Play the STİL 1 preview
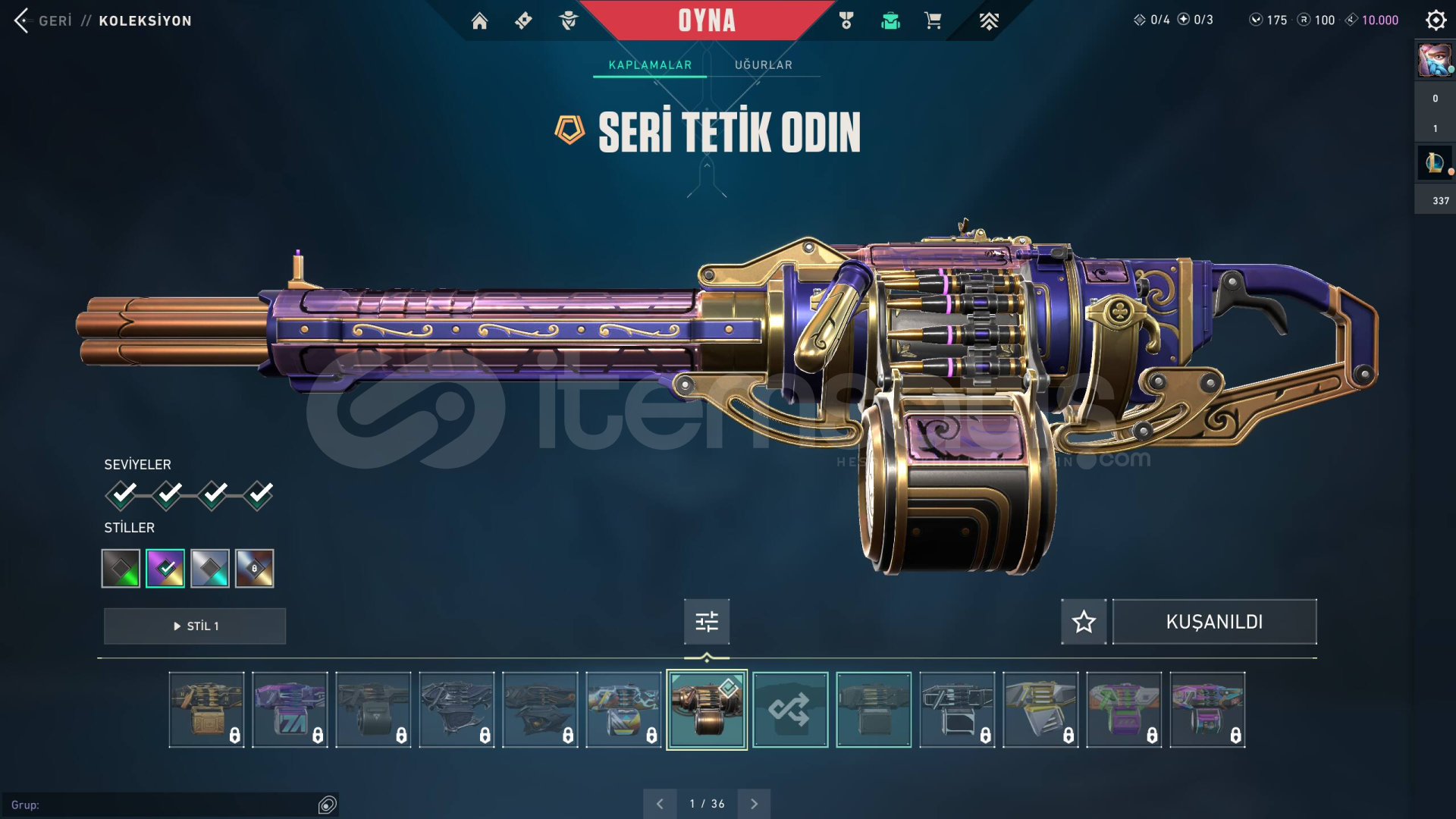This screenshot has width=1456, height=819. point(195,626)
